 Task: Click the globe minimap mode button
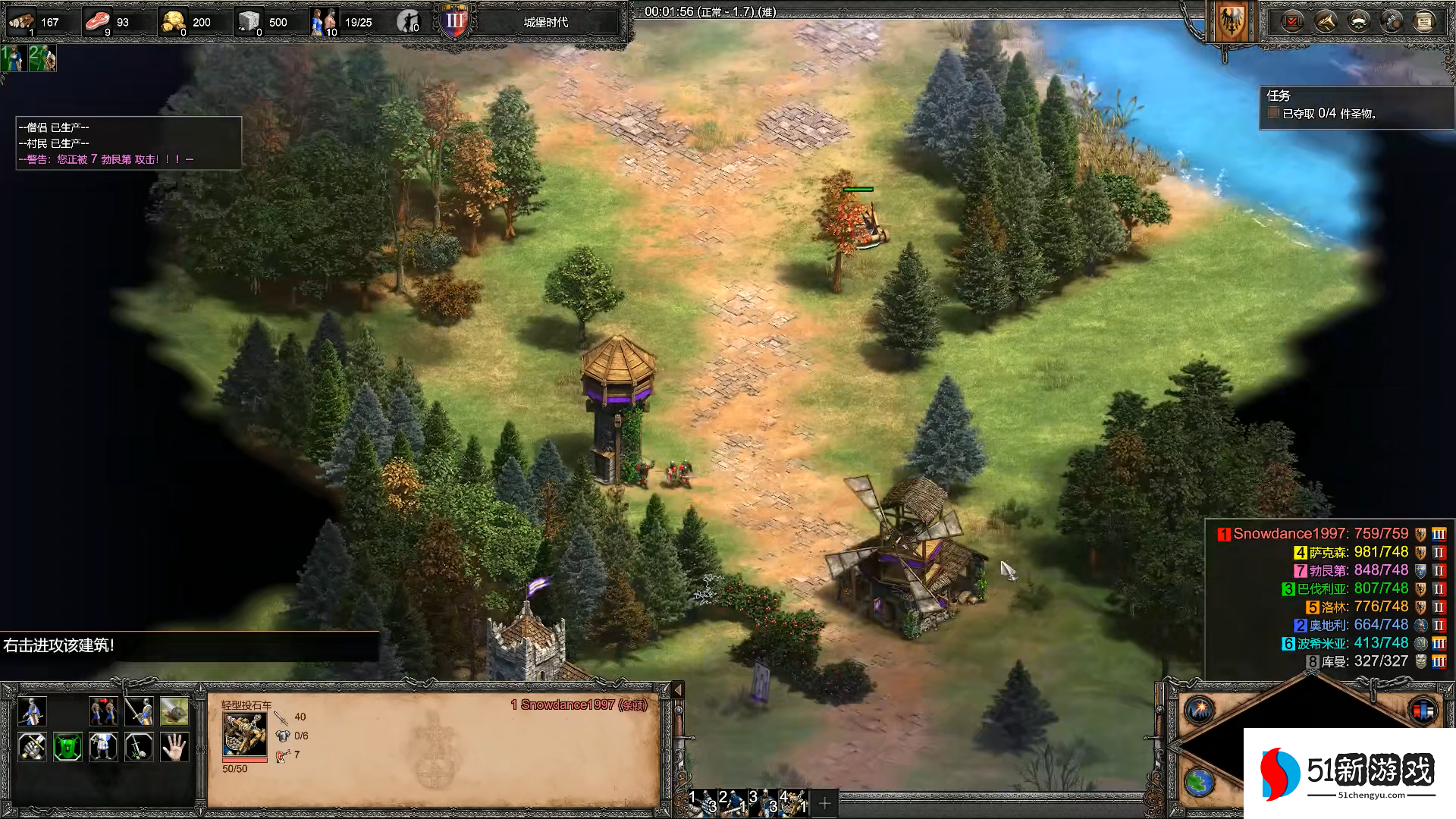pyautogui.click(x=1200, y=783)
